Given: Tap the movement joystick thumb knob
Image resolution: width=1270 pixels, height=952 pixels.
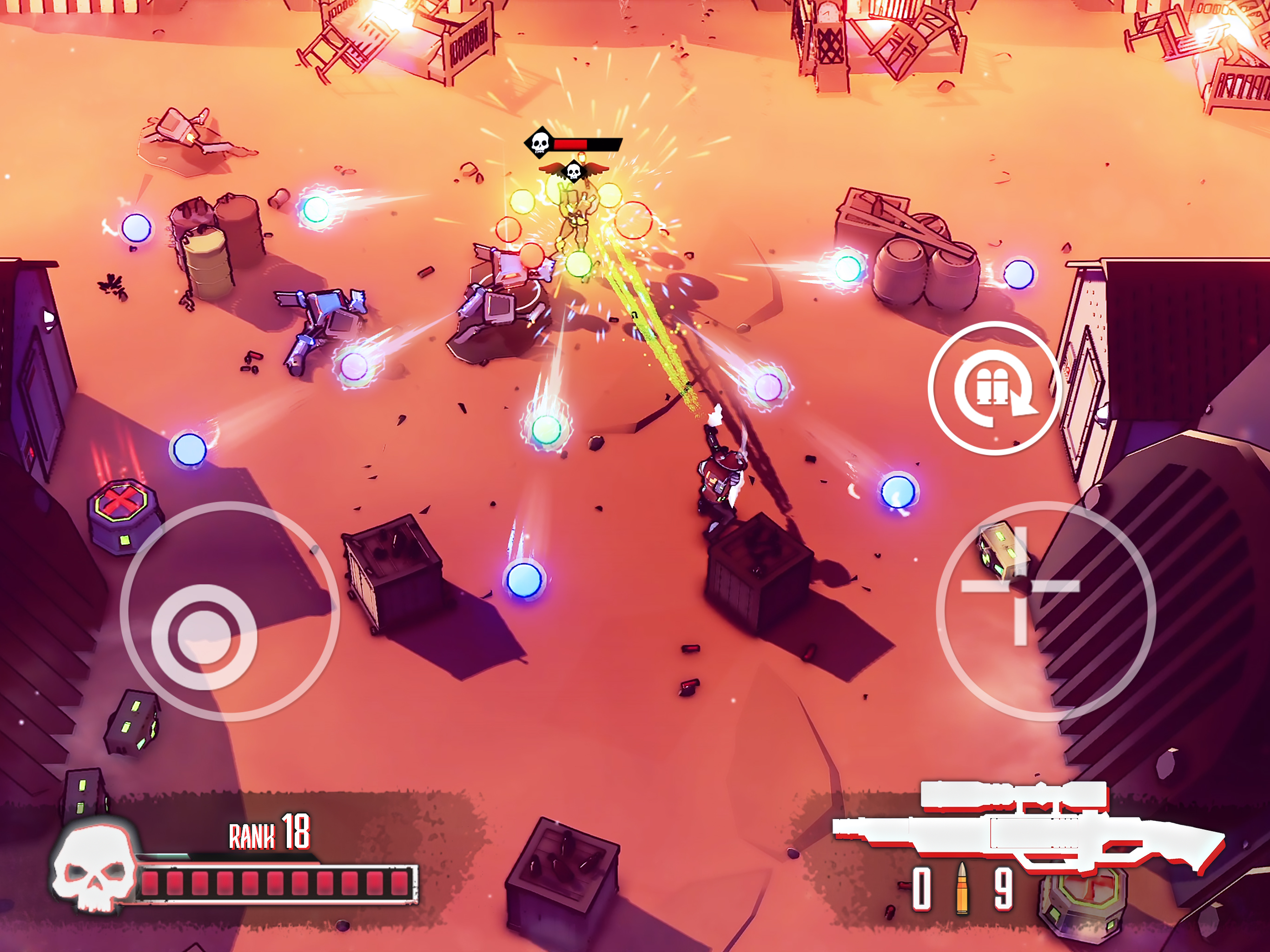Looking at the screenshot, I should [204, 637].
